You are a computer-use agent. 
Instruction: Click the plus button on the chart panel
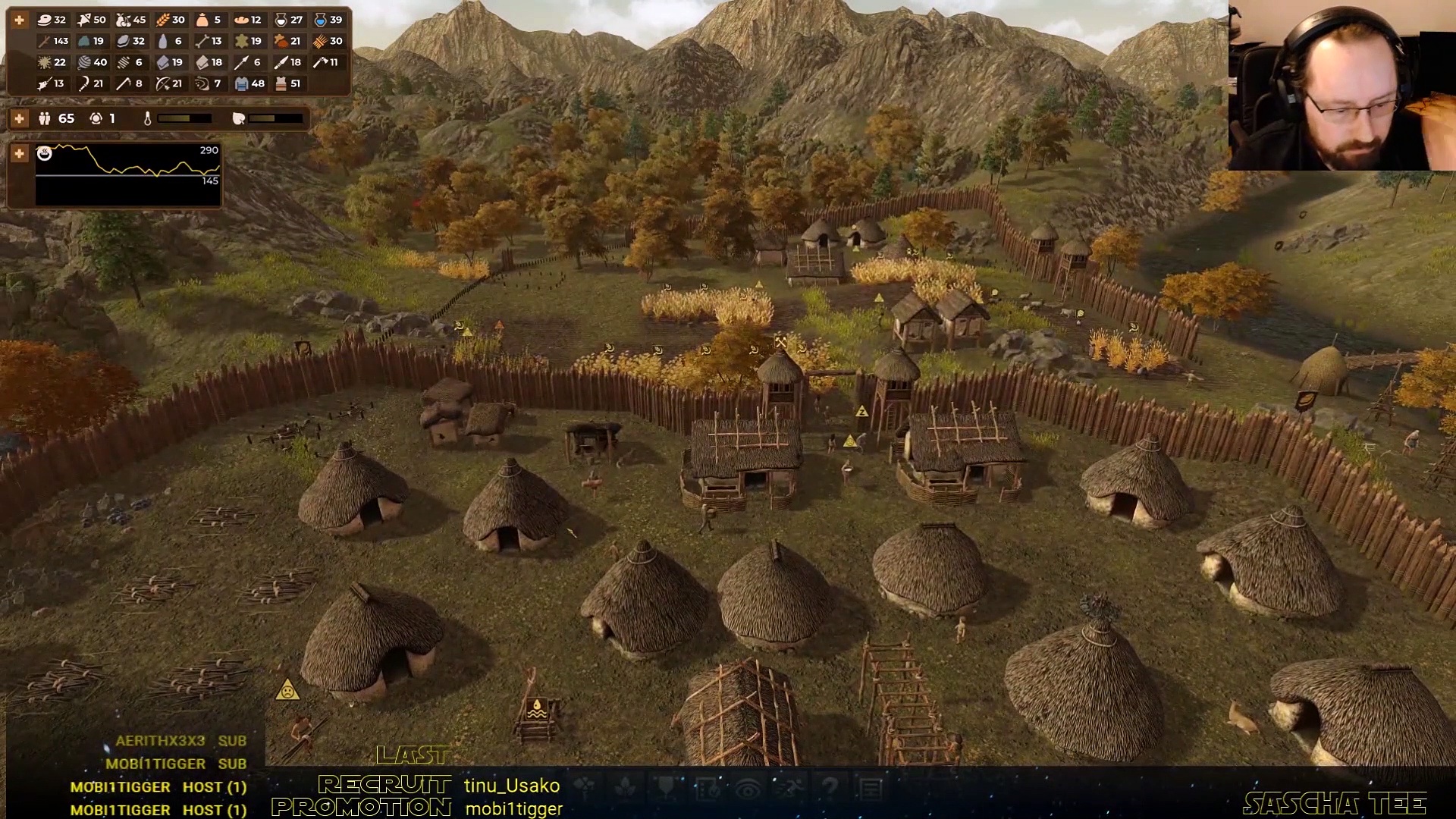pyautogui.click(x=20, y=153)
